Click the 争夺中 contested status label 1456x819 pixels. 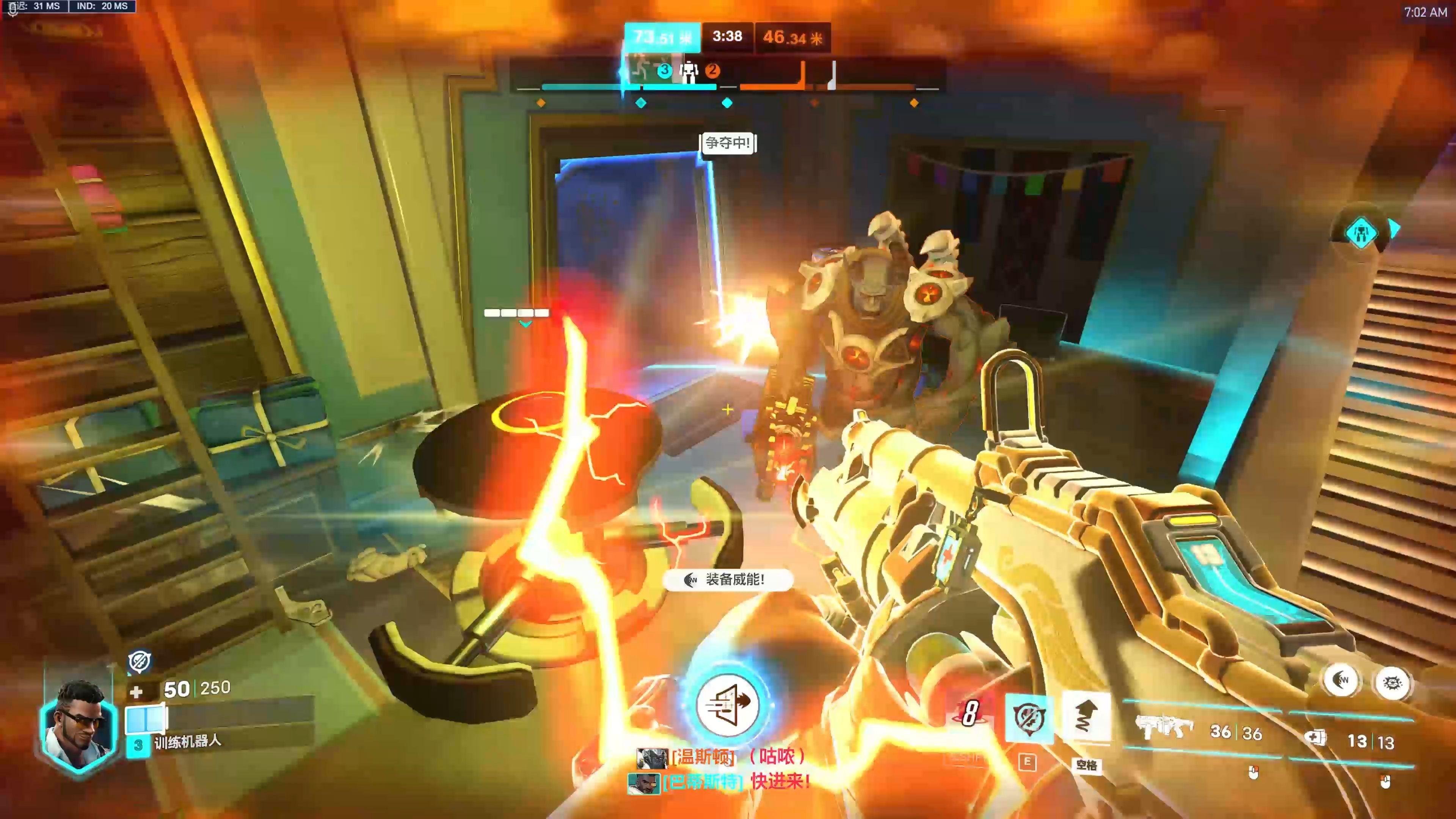tap(728, 143)
